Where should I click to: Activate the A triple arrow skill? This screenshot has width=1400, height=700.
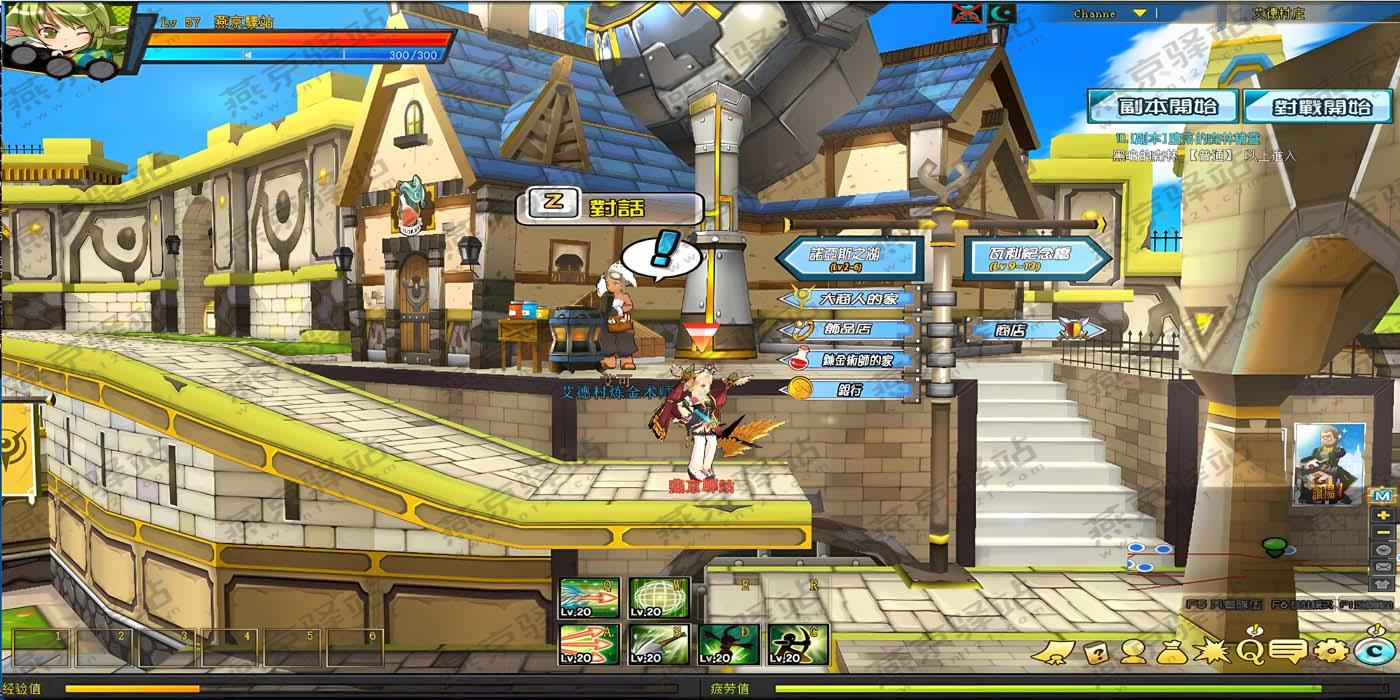click(589, 644)
